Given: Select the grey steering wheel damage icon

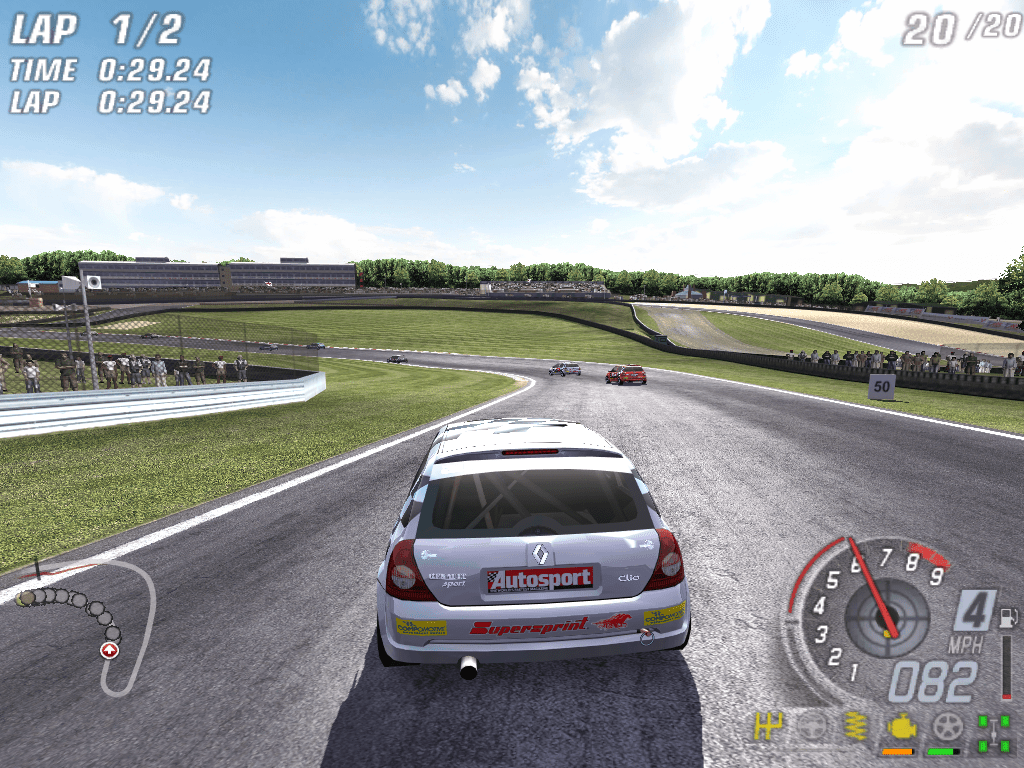Looking at the screenshot, I should pos(811,727).
